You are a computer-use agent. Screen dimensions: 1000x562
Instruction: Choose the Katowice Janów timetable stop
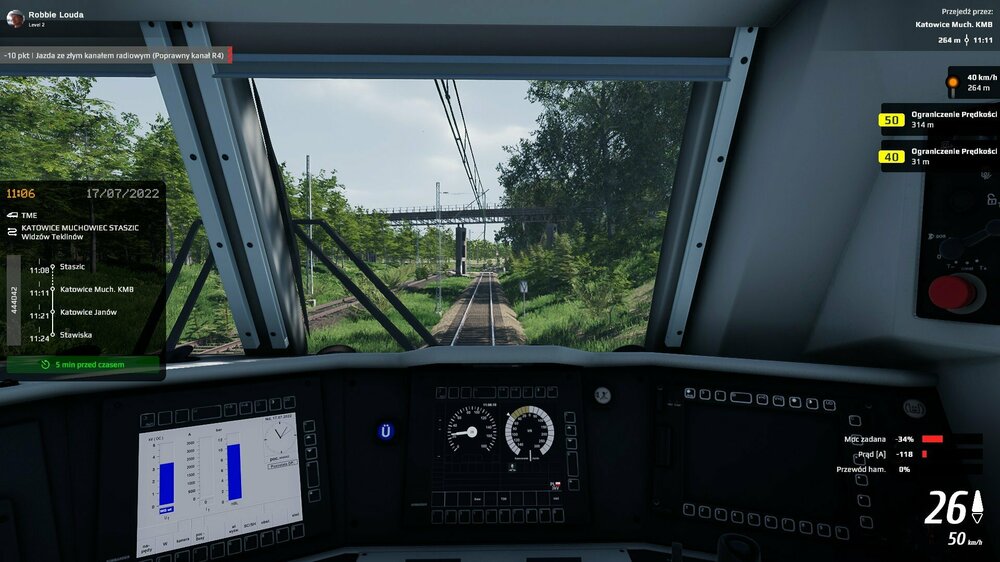pos(88,313)
